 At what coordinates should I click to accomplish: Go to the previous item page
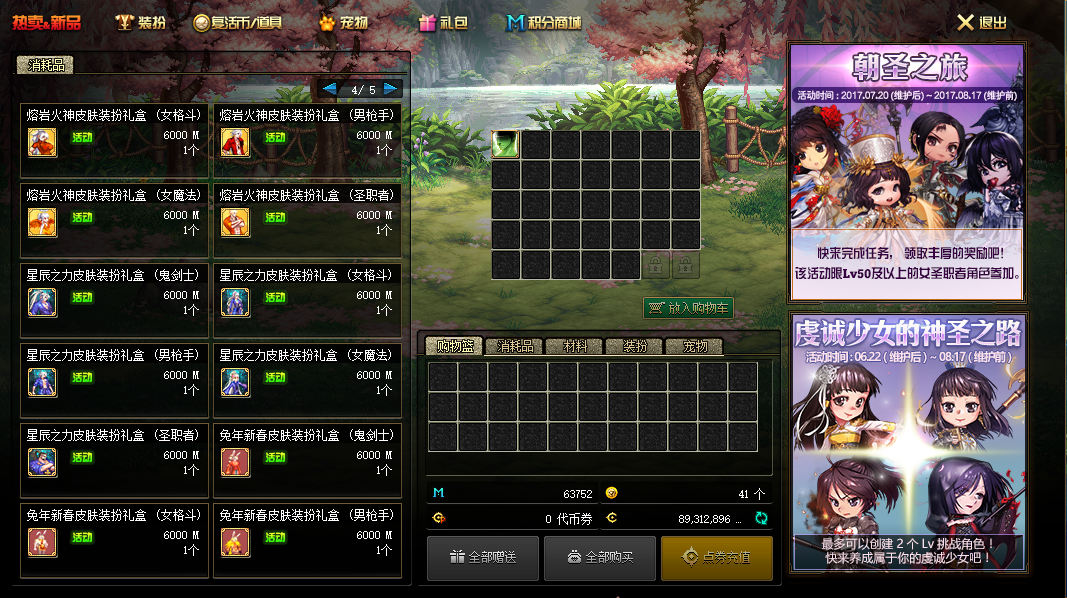pos(330,89)
